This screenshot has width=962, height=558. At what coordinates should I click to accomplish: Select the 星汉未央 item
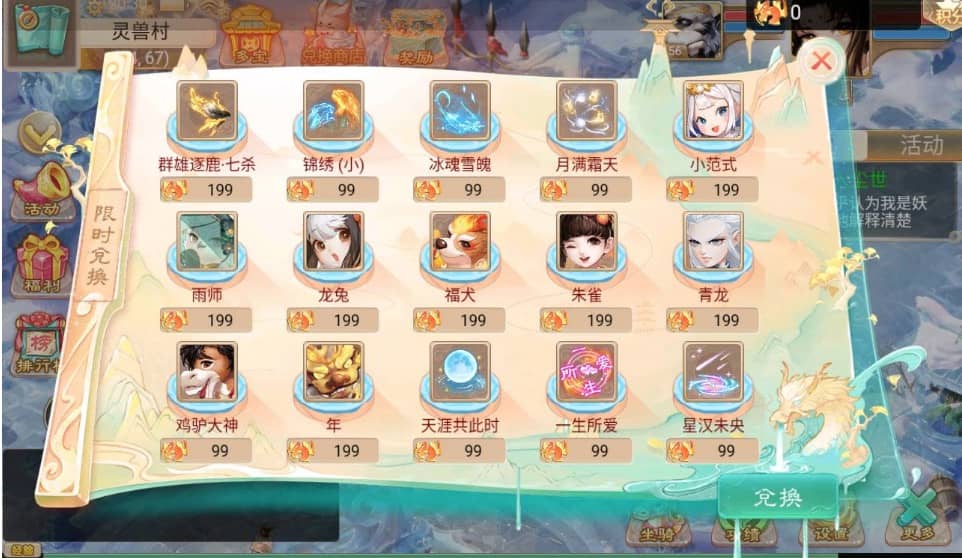click(713, 372)
